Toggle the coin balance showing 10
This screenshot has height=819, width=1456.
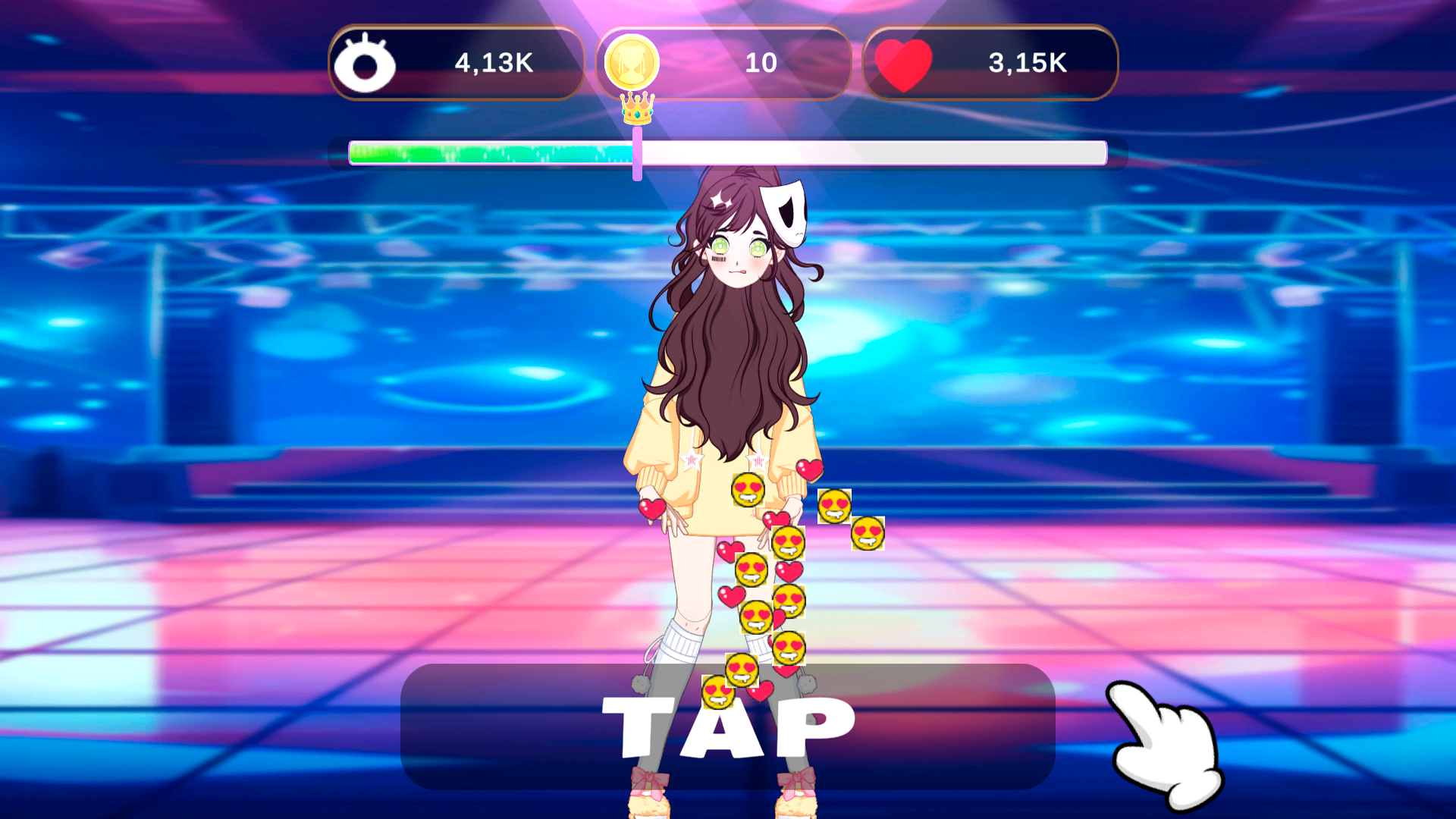[x=761, y=64]
